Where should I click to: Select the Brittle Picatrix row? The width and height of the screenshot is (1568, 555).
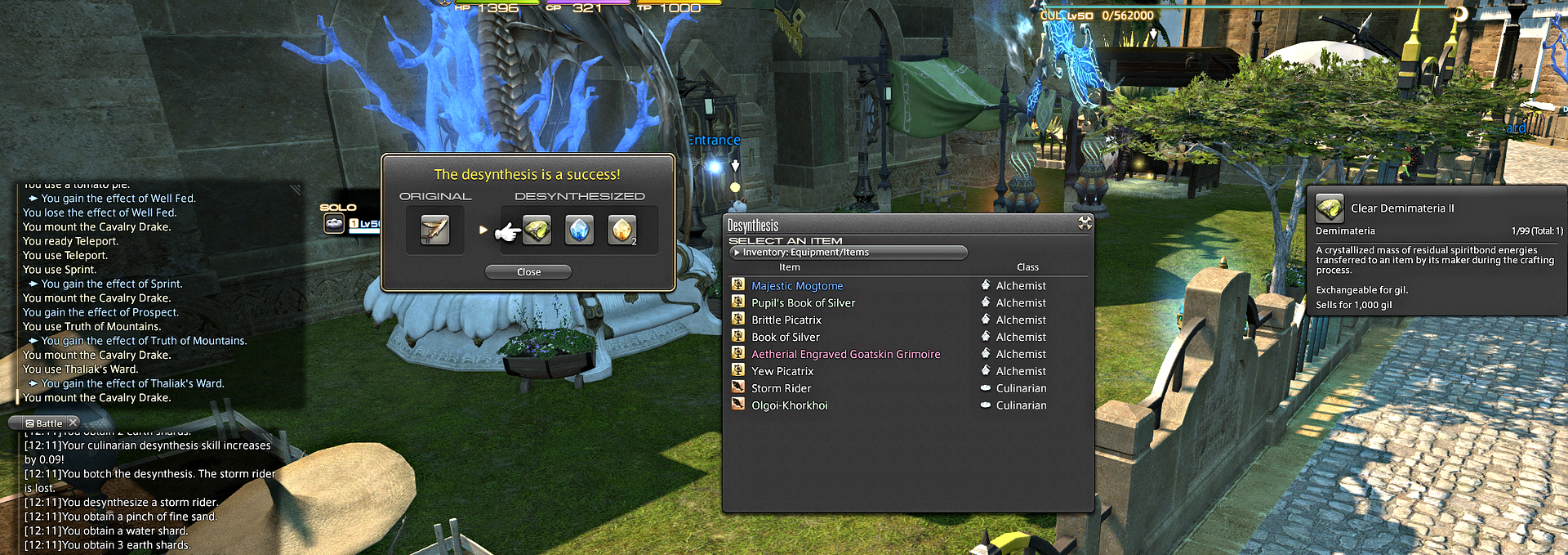[786, 320]
